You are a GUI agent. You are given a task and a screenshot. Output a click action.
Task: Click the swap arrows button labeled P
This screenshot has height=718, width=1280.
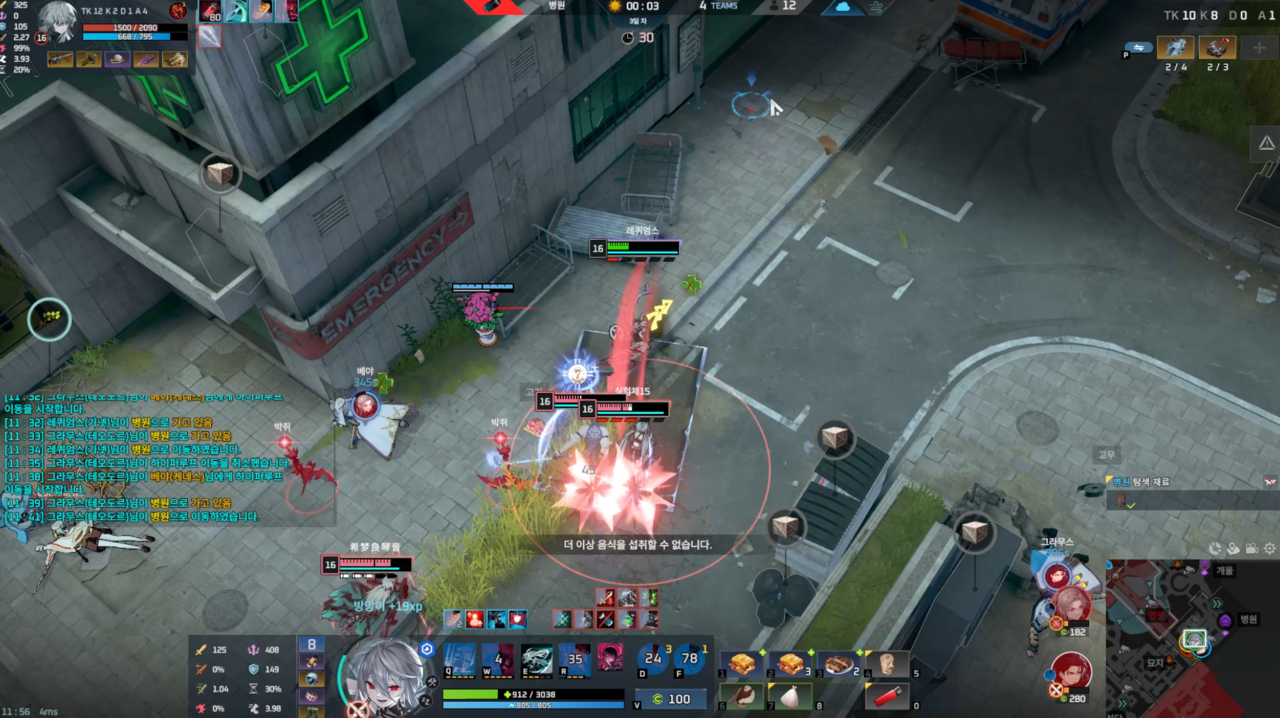point(1138,47)
